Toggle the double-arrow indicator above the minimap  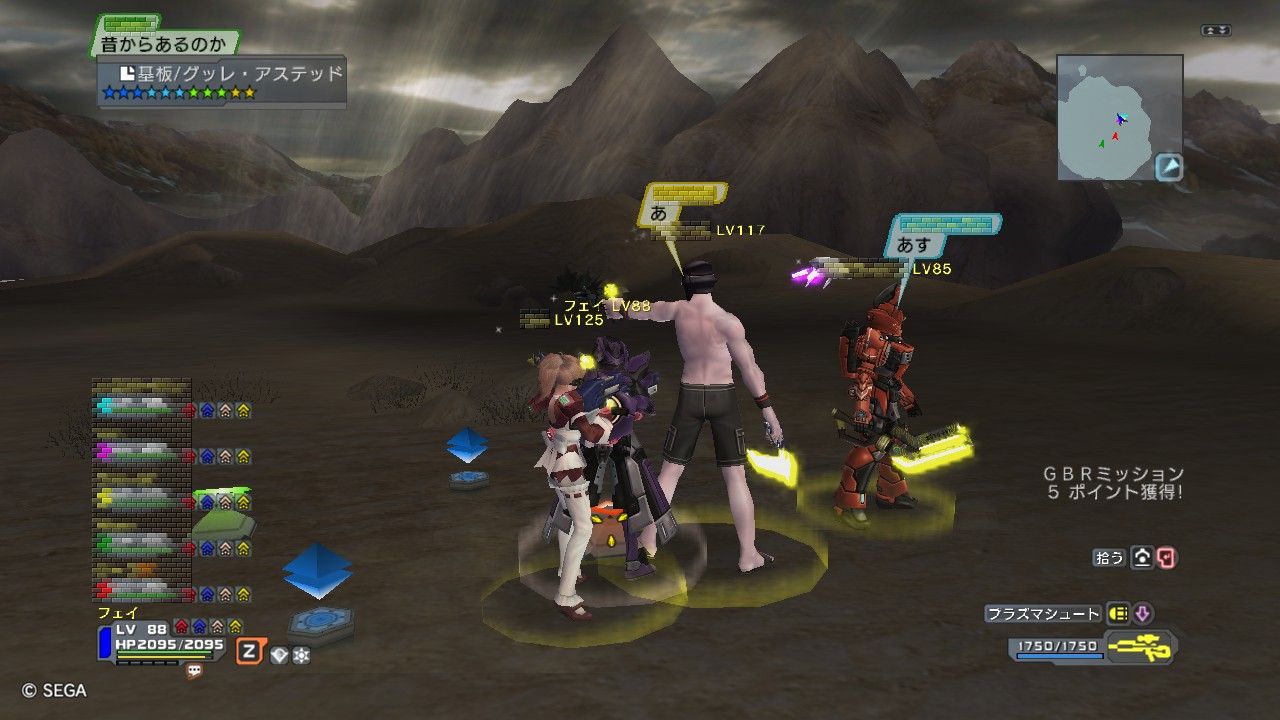point(1215,31)
